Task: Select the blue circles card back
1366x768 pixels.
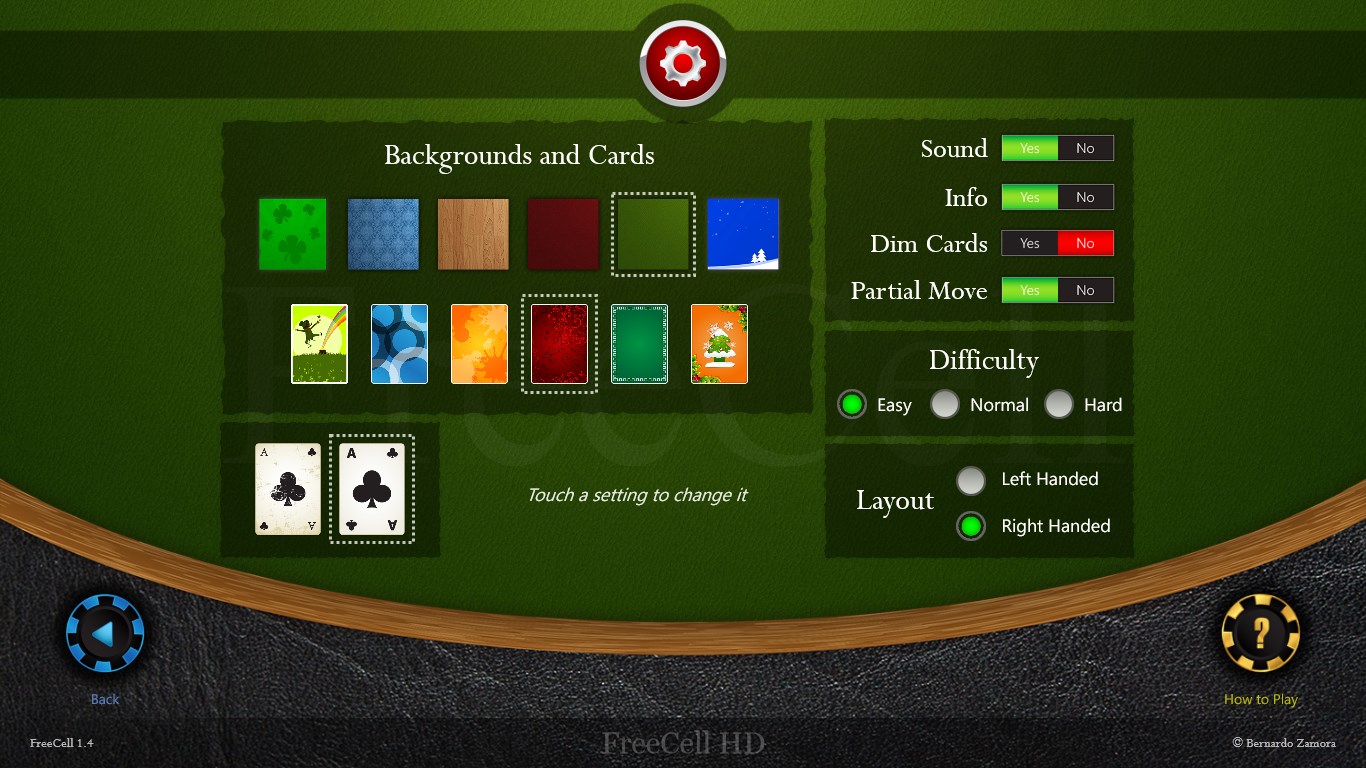Action: tap(399, 343)
